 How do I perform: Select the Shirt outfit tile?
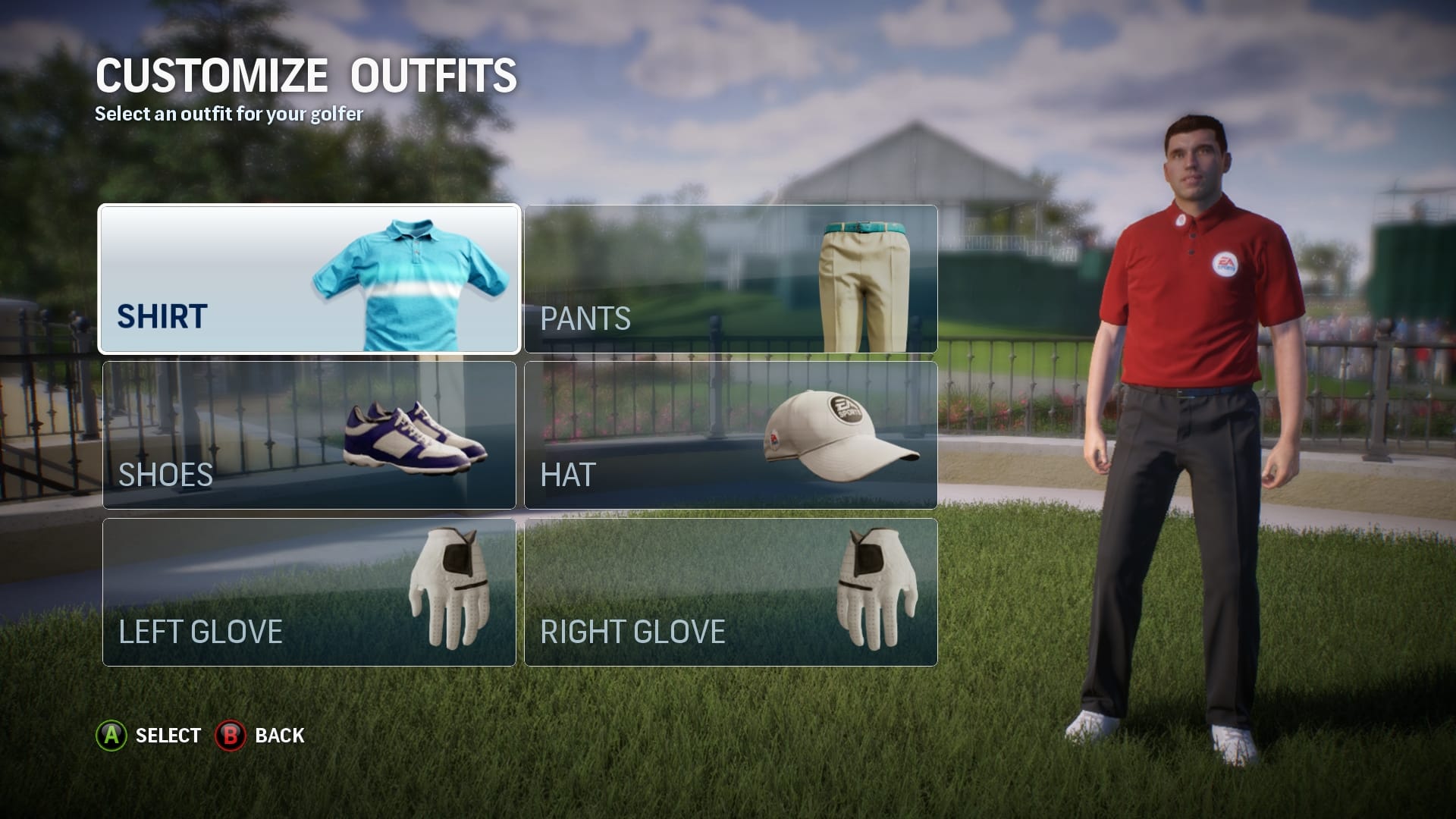pyautogui.click(x=309, y=279)
